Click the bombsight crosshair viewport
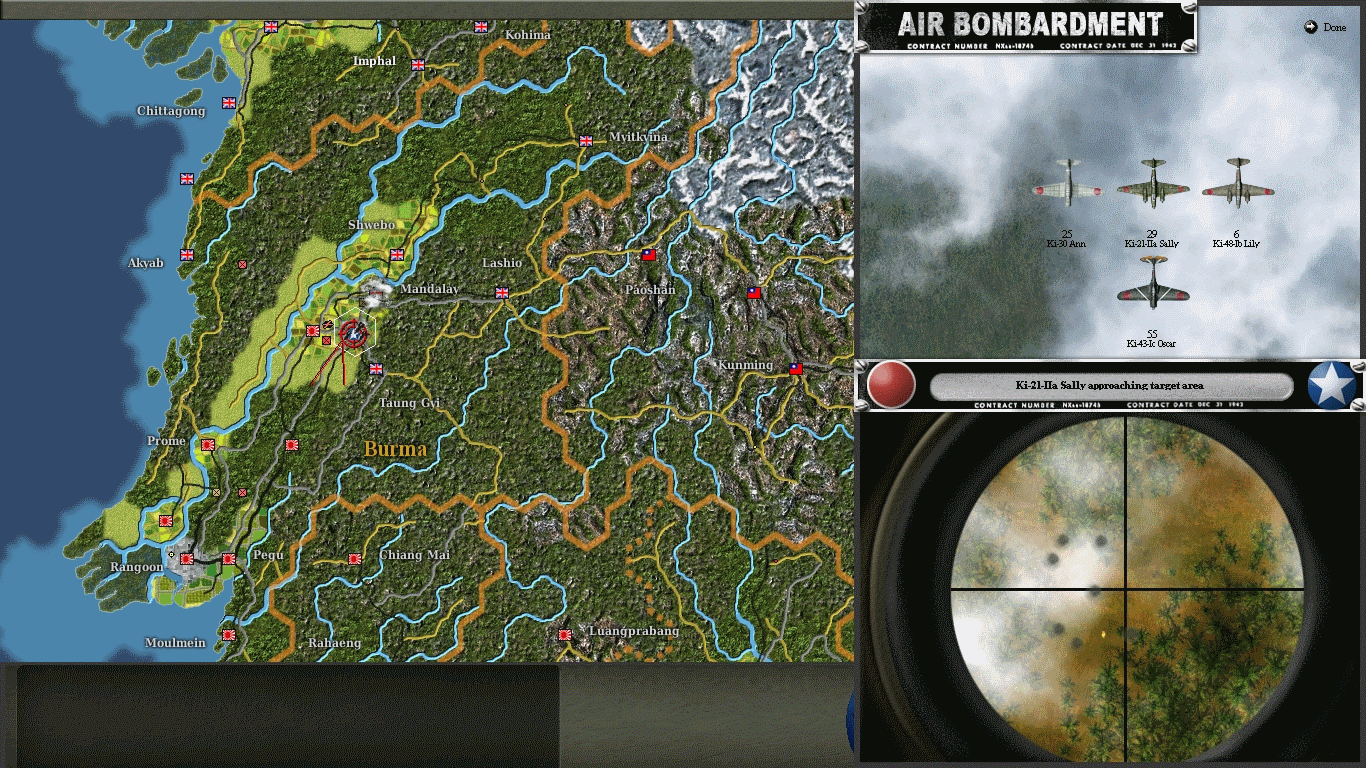This screenshot has width=1366, height=768. (x=1129, y=587)
